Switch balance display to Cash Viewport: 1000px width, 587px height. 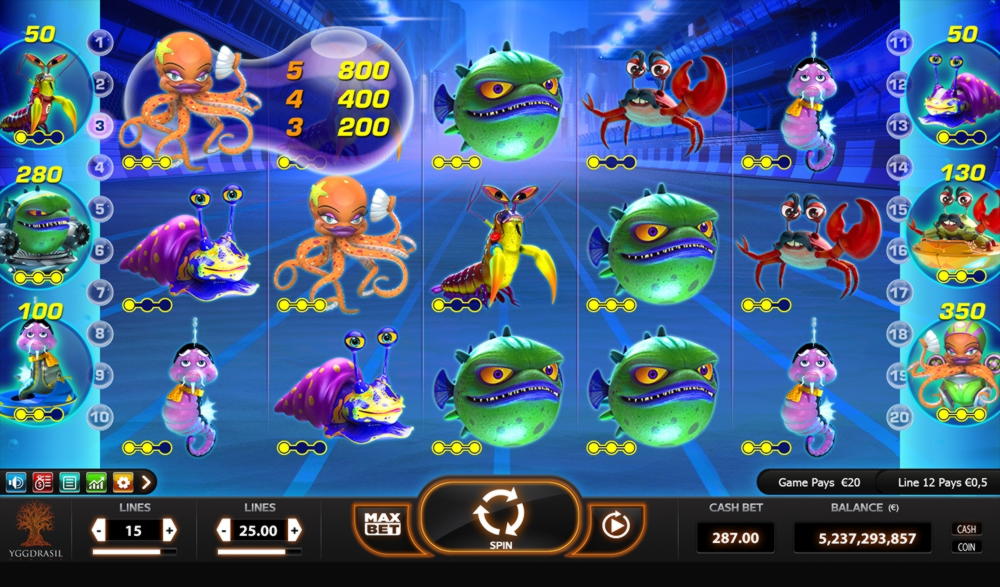click(x=966, y=529)
